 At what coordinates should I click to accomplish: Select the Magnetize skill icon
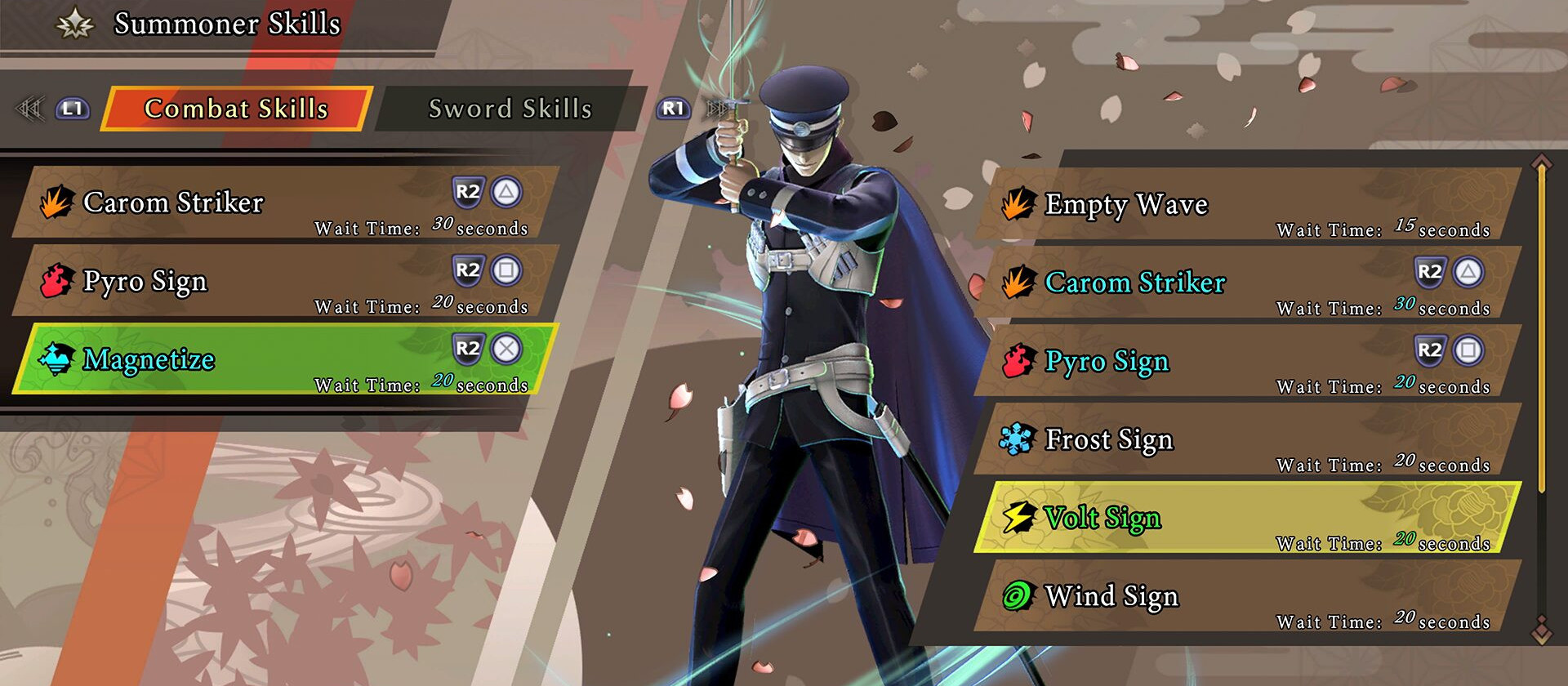pos(54,358)
